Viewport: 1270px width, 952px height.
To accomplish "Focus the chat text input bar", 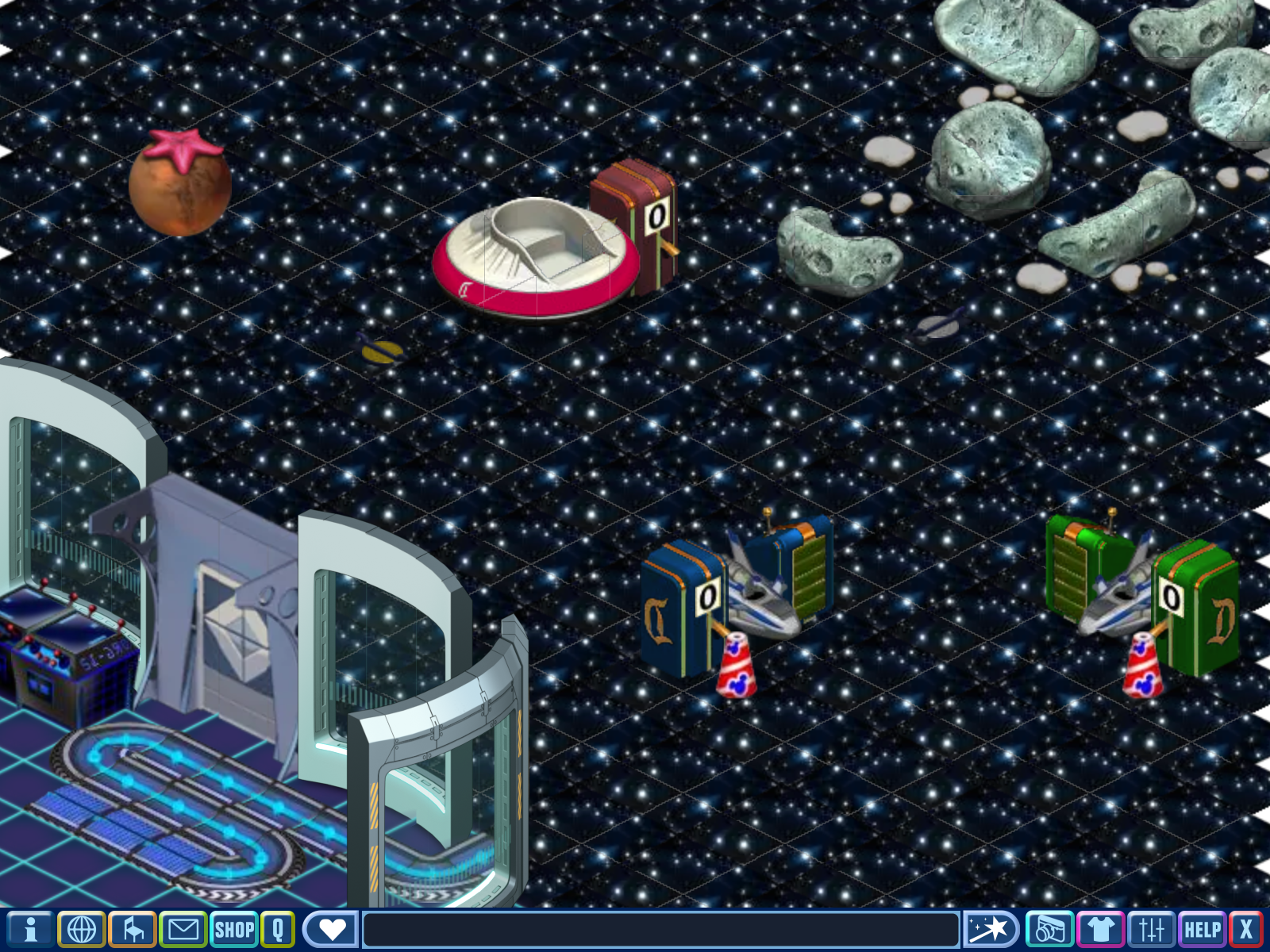I will coord(660,929).
